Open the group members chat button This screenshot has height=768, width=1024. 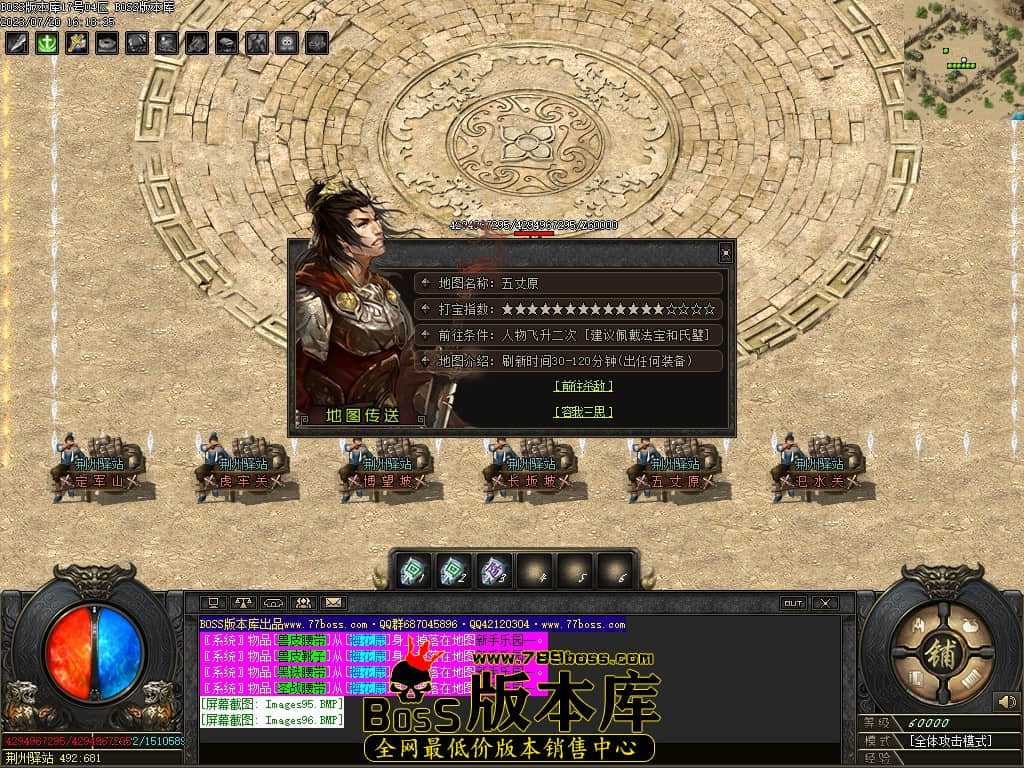click(x=303, y=603)
